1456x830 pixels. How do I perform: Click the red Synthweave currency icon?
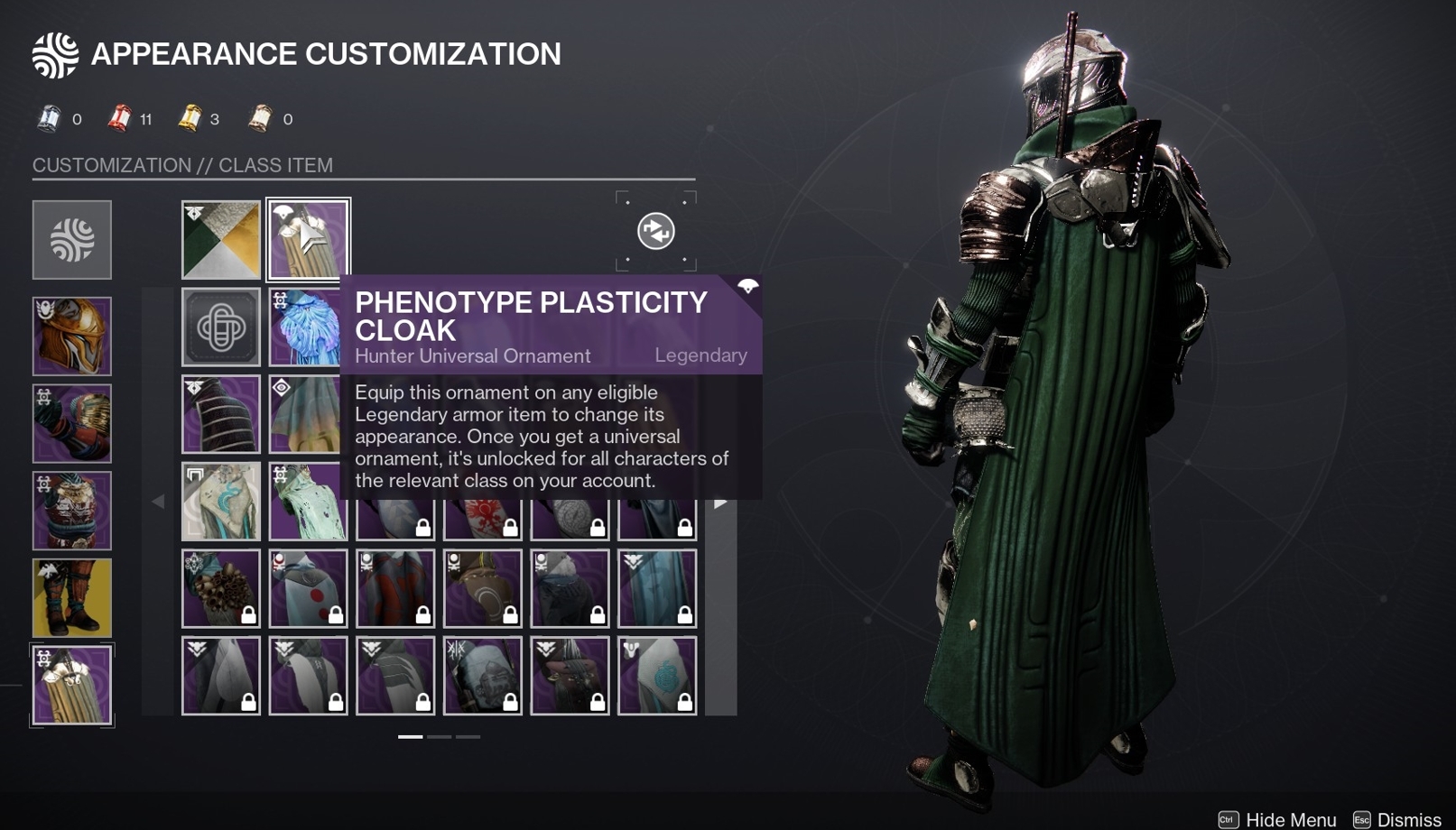pos(117,118)
